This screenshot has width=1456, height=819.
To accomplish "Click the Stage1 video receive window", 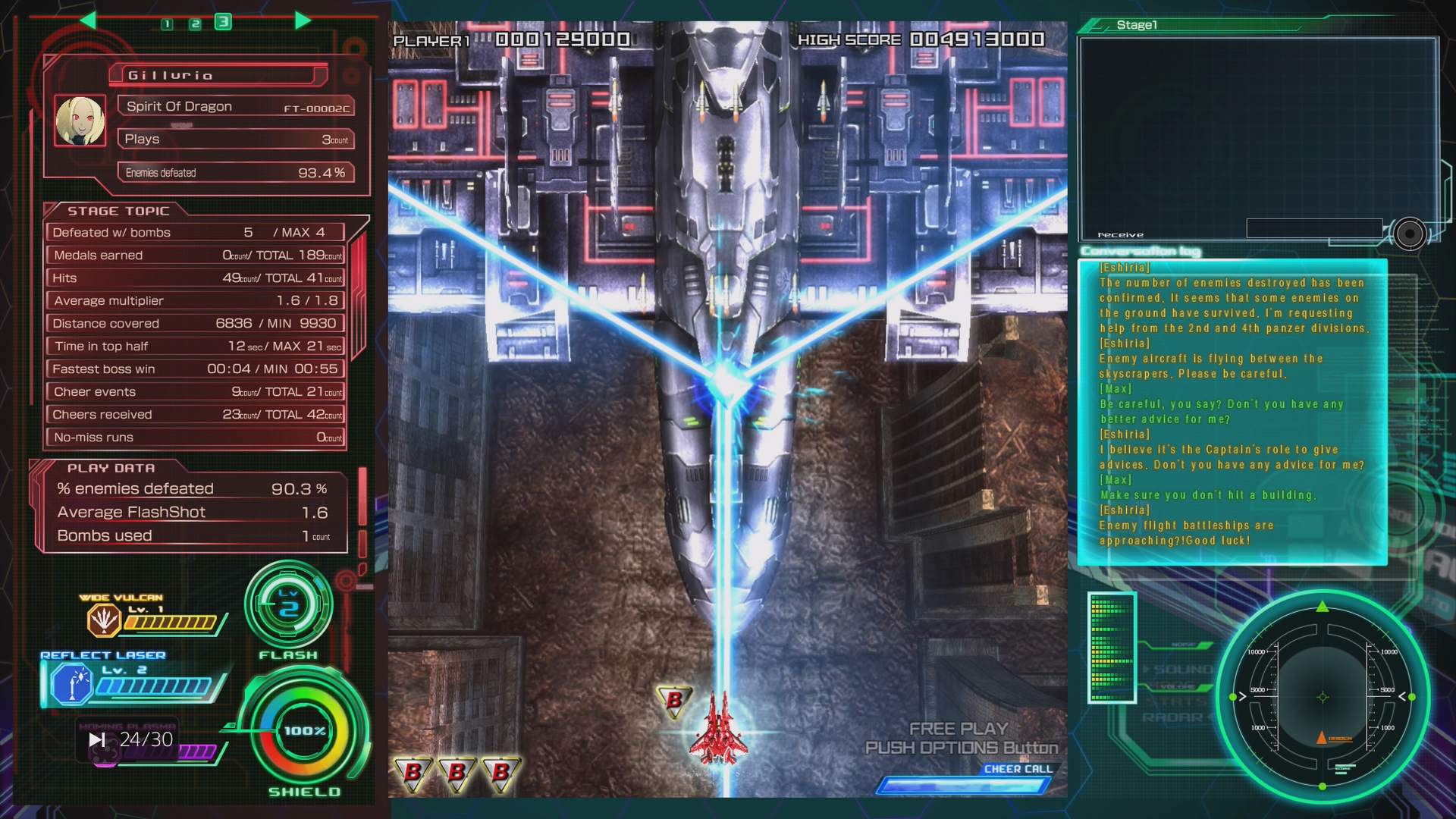I will 1257,136.
